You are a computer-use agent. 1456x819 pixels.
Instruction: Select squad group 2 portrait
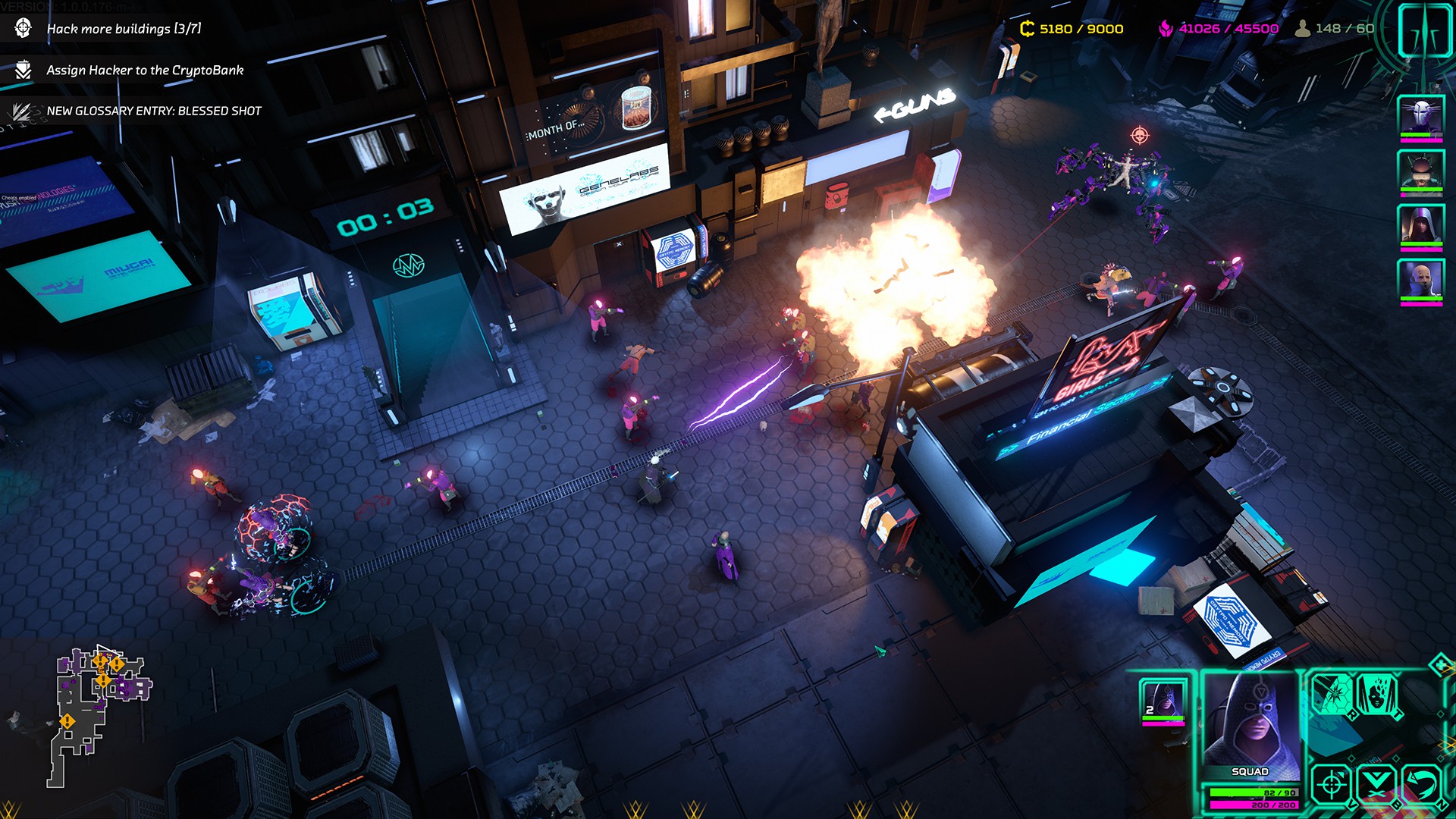click(x=1163, y=700)
